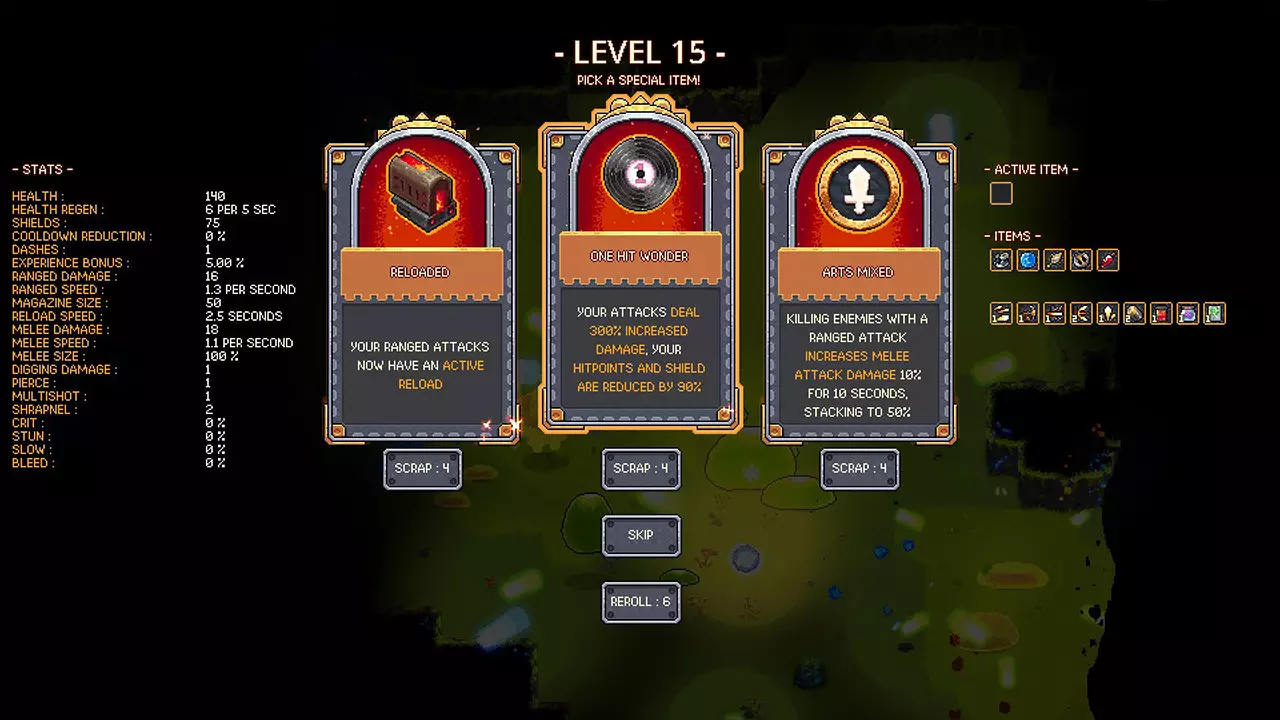
Task: Select the blue orb item icon
Action: pos(1028,261)
